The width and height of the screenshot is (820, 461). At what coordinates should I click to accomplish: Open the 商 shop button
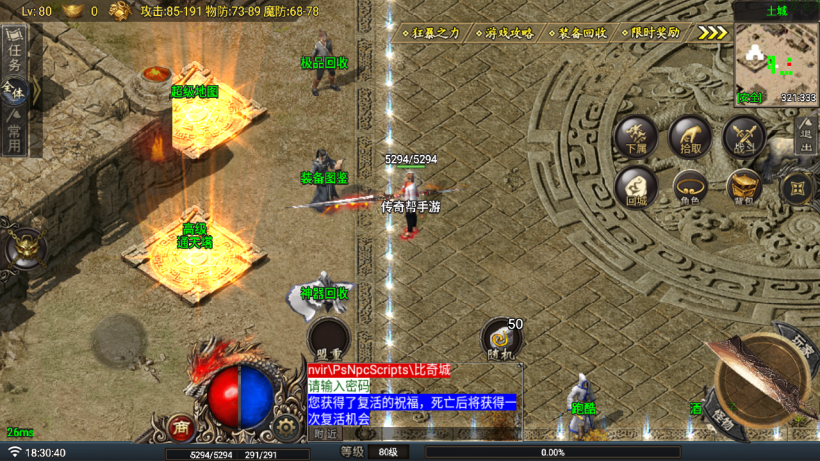point(181,427)
